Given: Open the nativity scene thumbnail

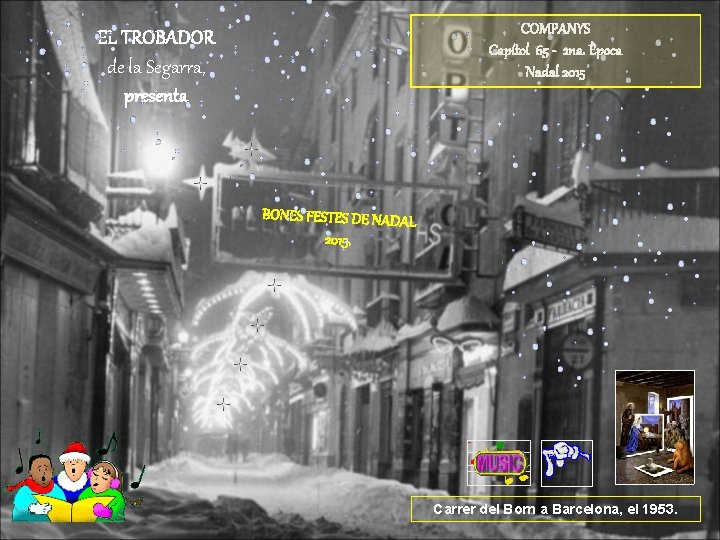Looking at the screenshot, I should point(654,427).
